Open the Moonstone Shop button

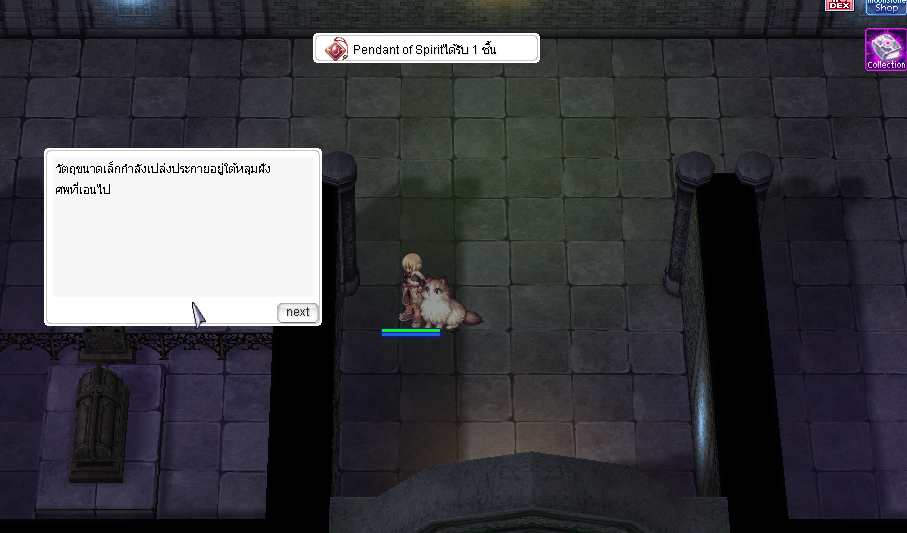(x=886, y=6)
